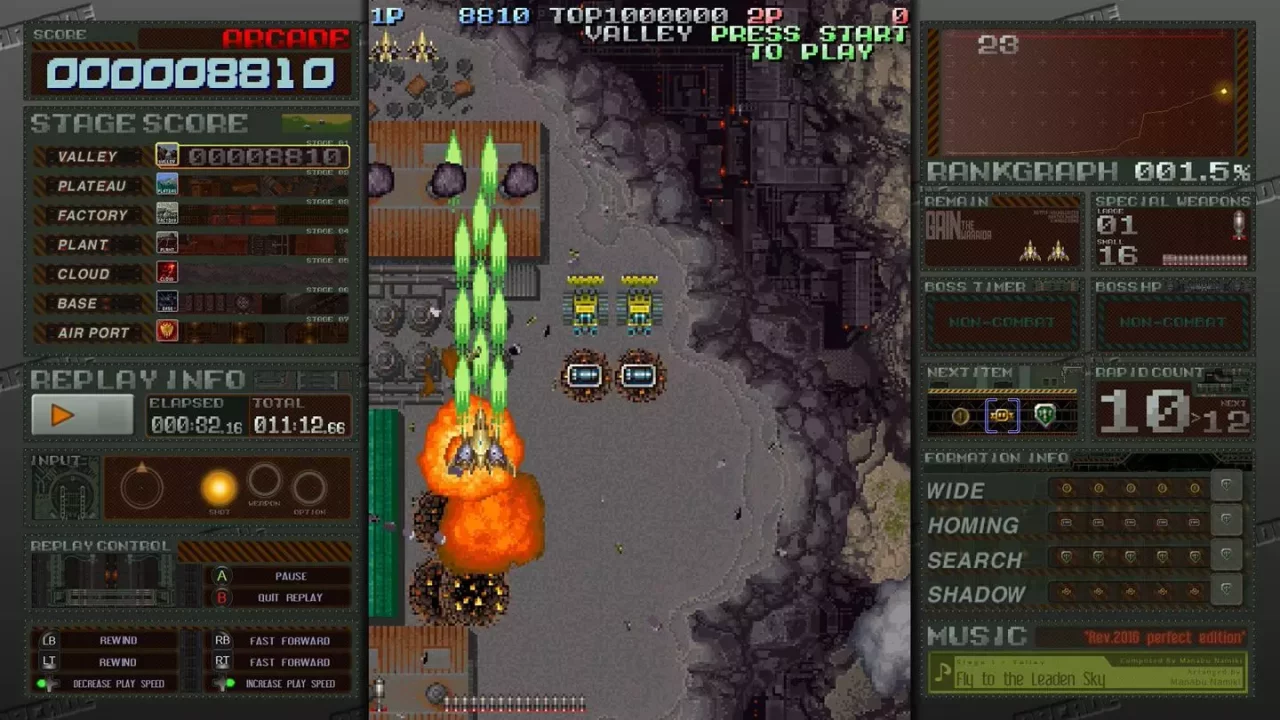The height and width of the screenshot is (720, 1280).
Task: Click the Factory stage thumbnail icon
Action: tap(167, 211)
